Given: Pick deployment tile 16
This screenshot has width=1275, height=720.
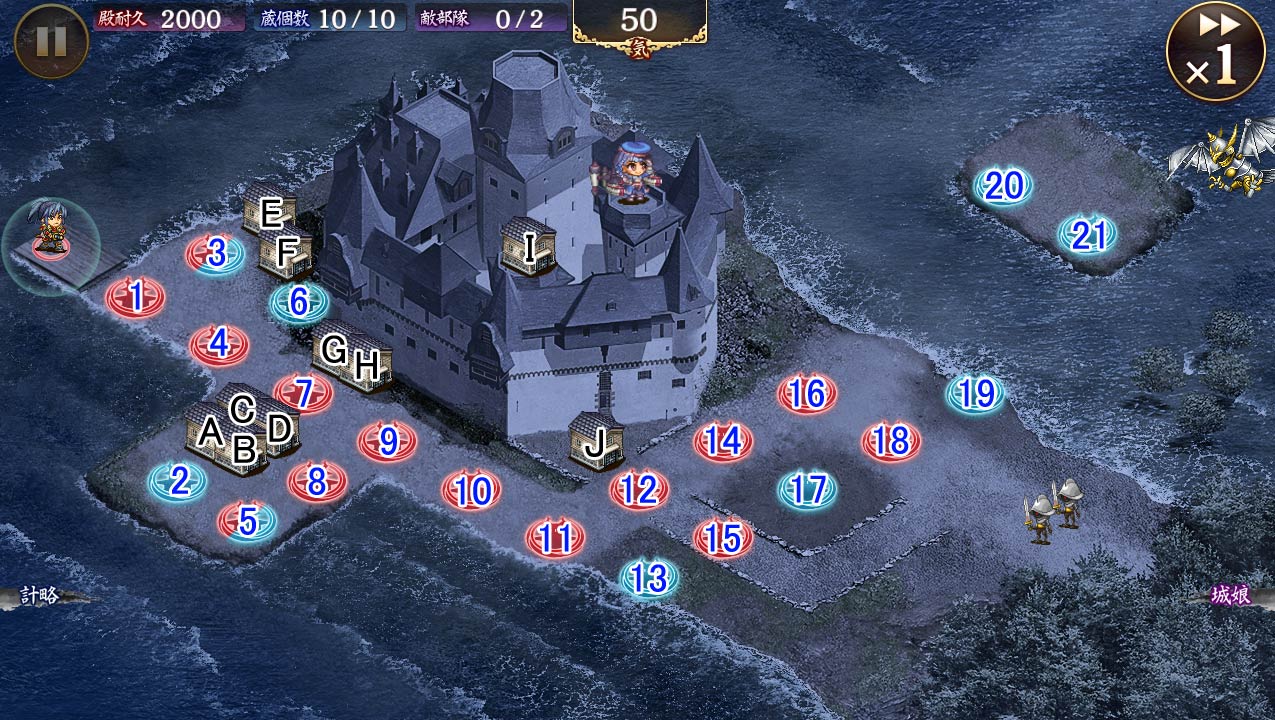Looking at the screenshot, I should click(807, 394).
